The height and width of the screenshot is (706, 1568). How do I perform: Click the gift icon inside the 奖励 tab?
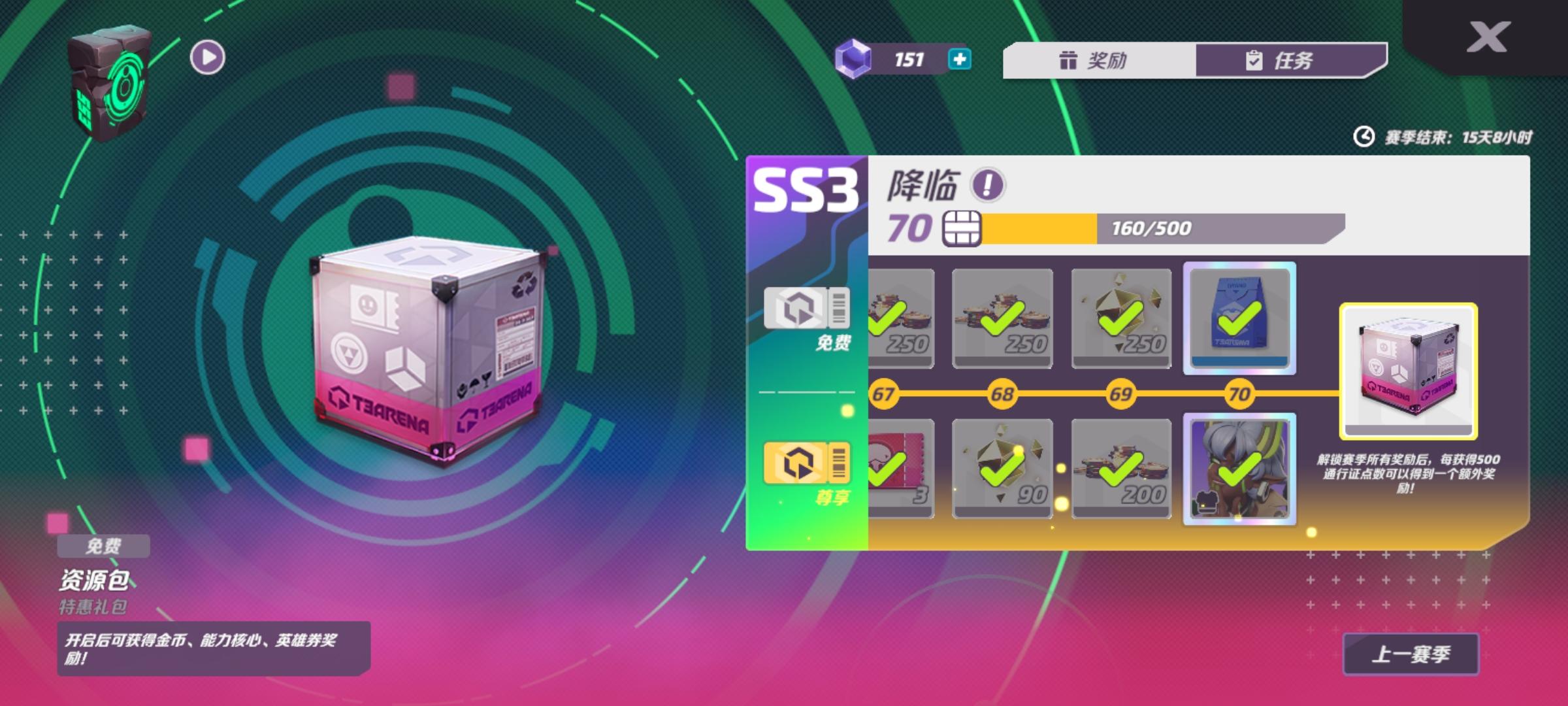coord(1069,61)
